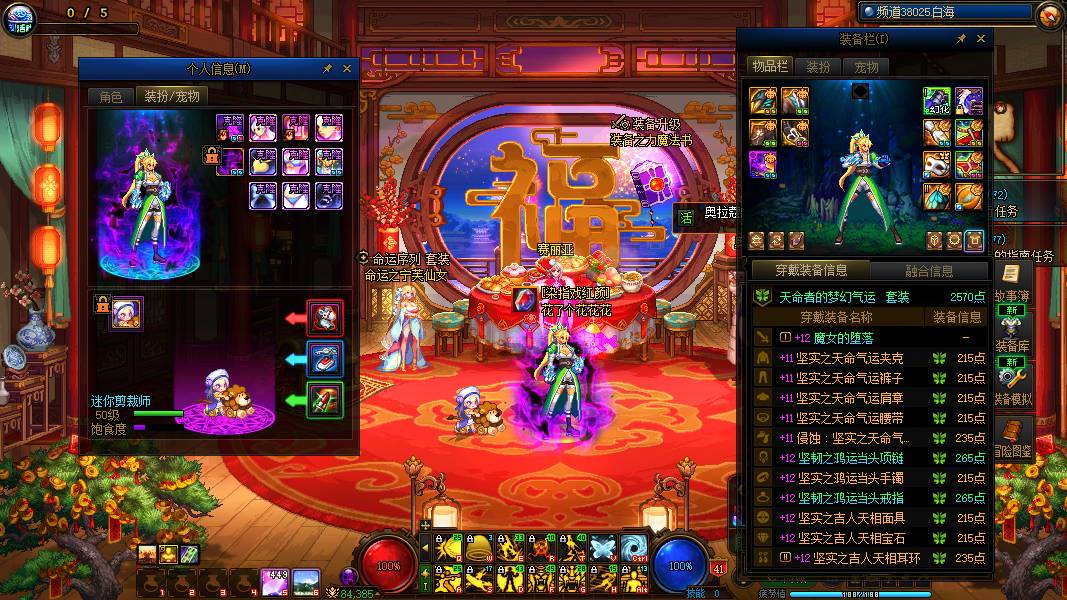Open the channel 频道38025白海 selector
Viewport: 1067px width, 600px height.
943,12
